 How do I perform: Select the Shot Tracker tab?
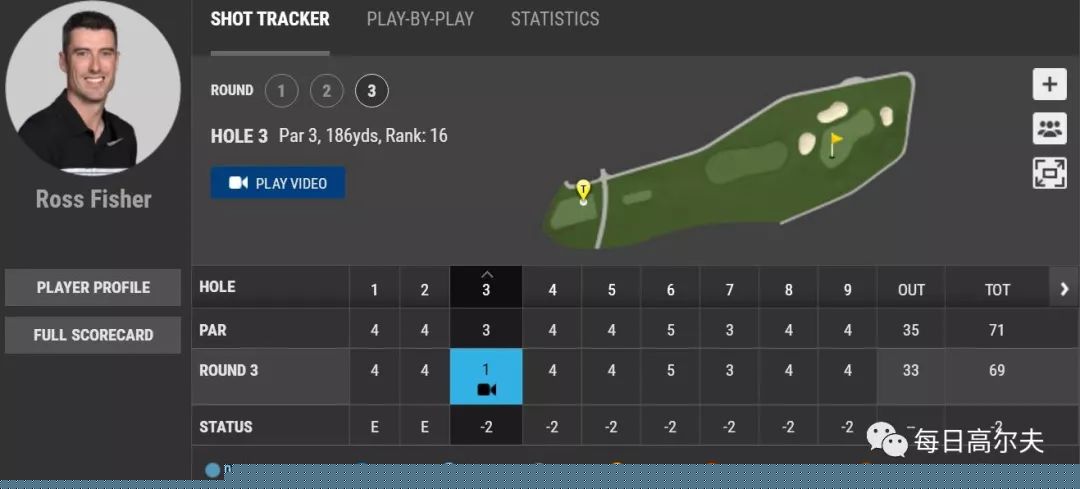coord(270,19)
